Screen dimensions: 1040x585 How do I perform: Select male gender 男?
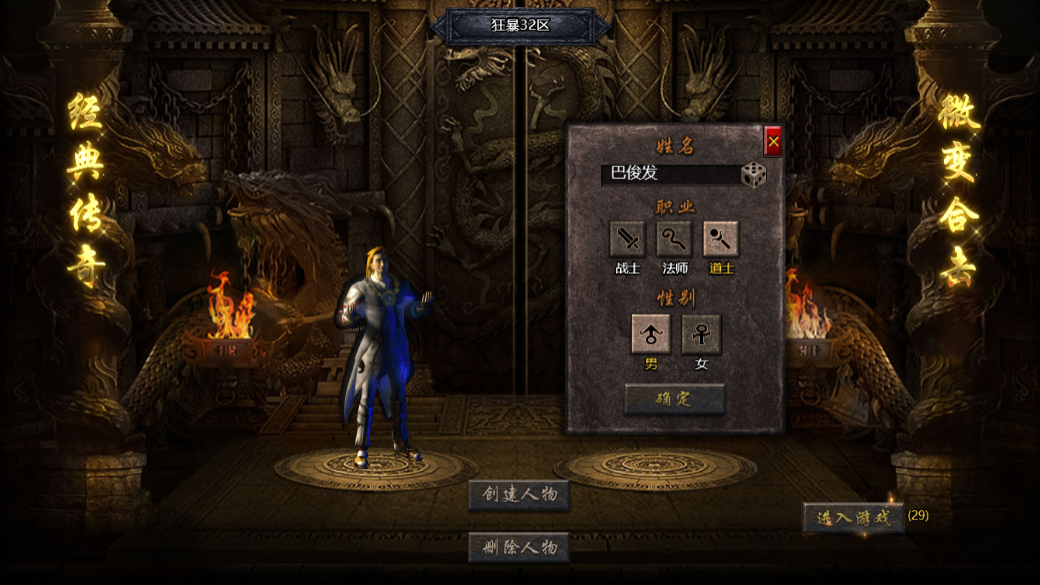pos(651,334)
